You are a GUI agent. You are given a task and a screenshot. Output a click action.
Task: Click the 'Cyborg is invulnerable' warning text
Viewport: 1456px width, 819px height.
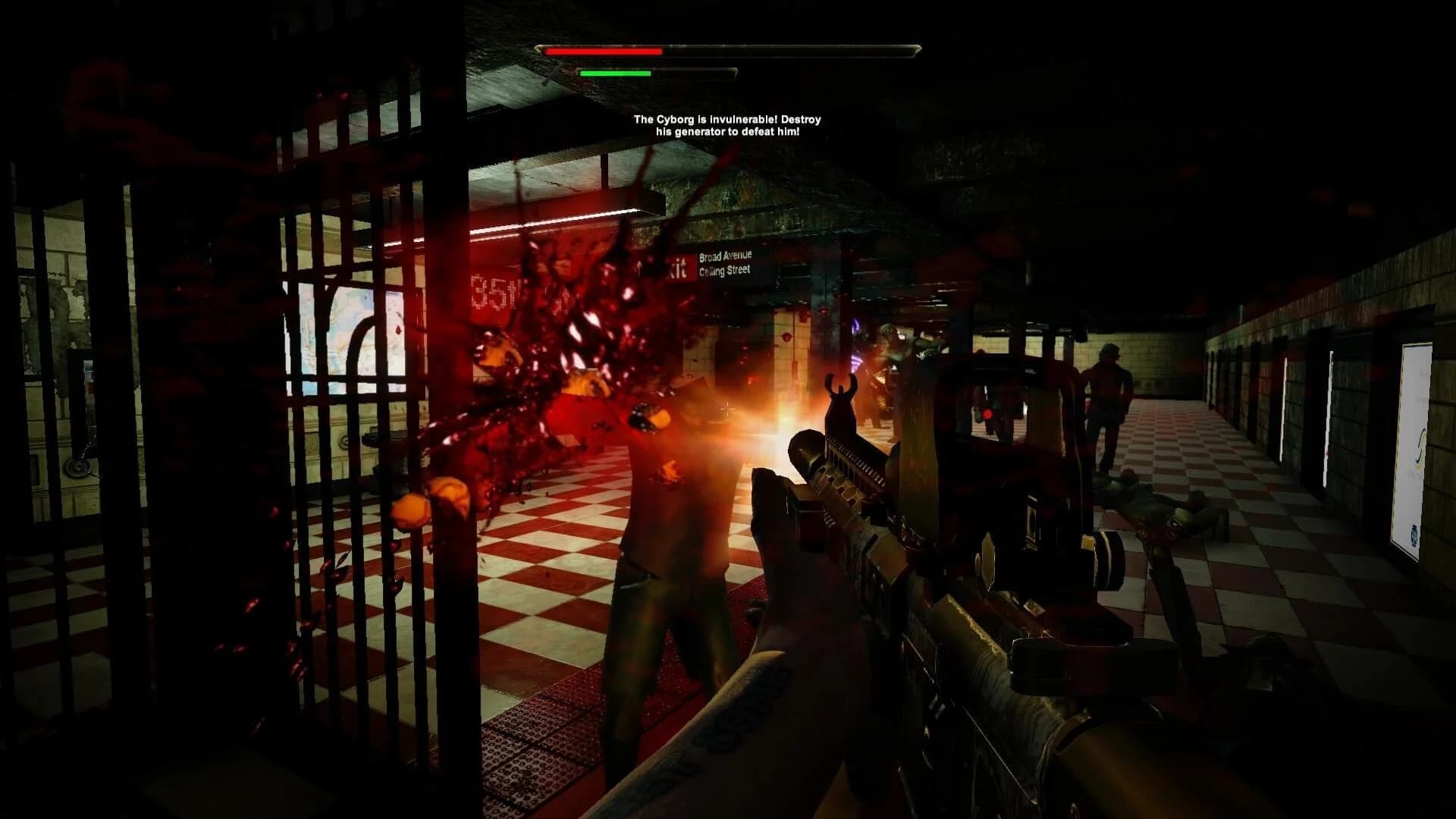pos(728,124)
